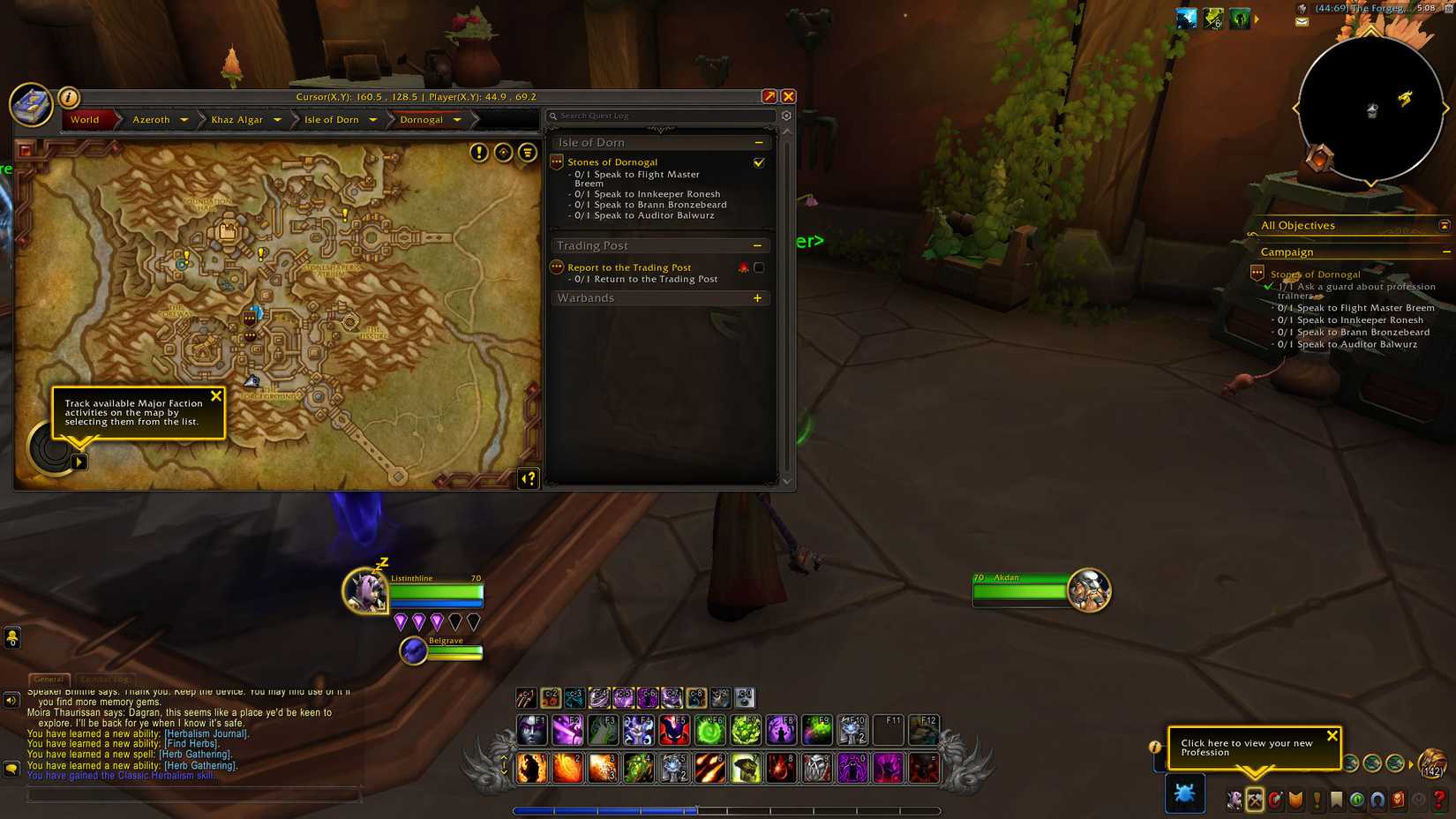1456x819 pixels.
Task: Untrack the Stones of Dornogal quest checkbox
Action: pos(759,162)
